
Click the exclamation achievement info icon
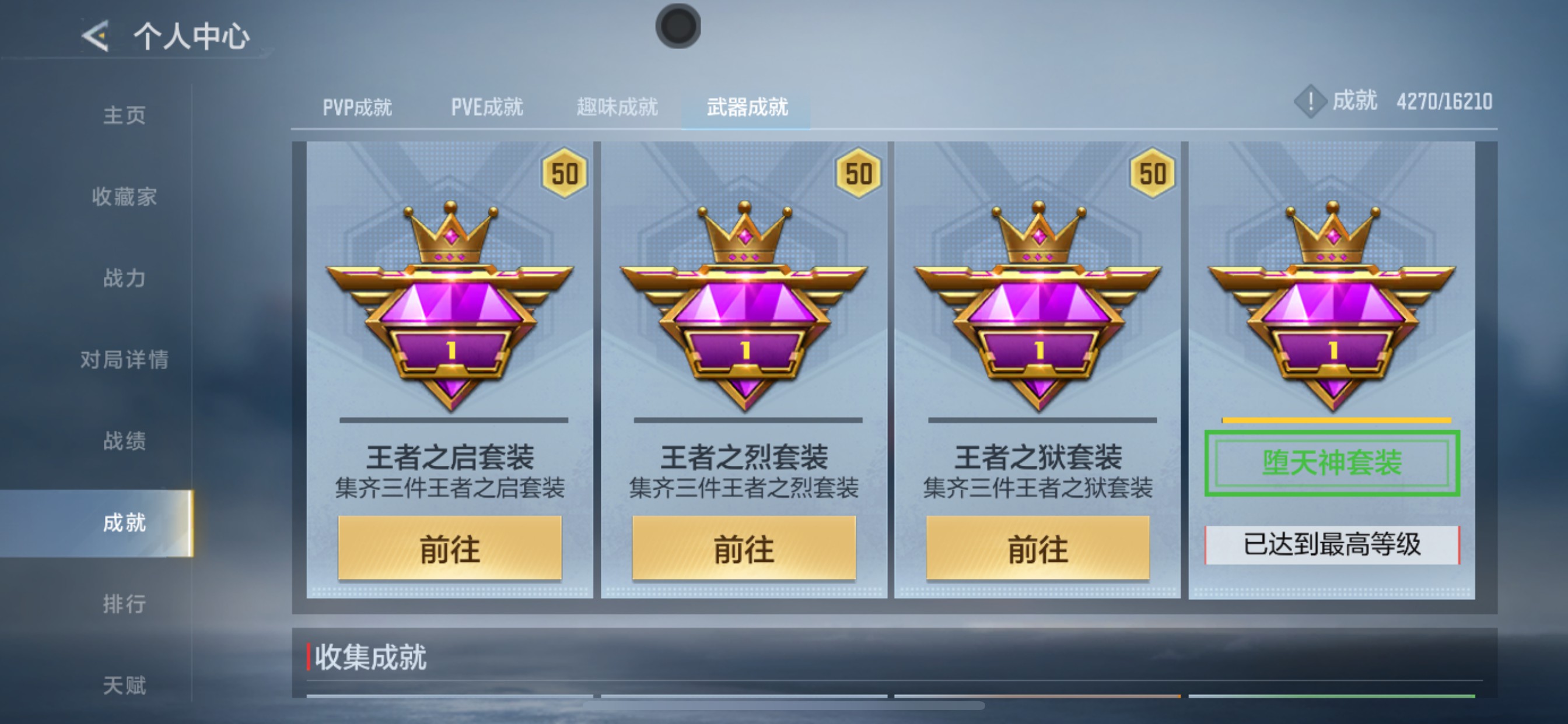(x=1312, y=102)
